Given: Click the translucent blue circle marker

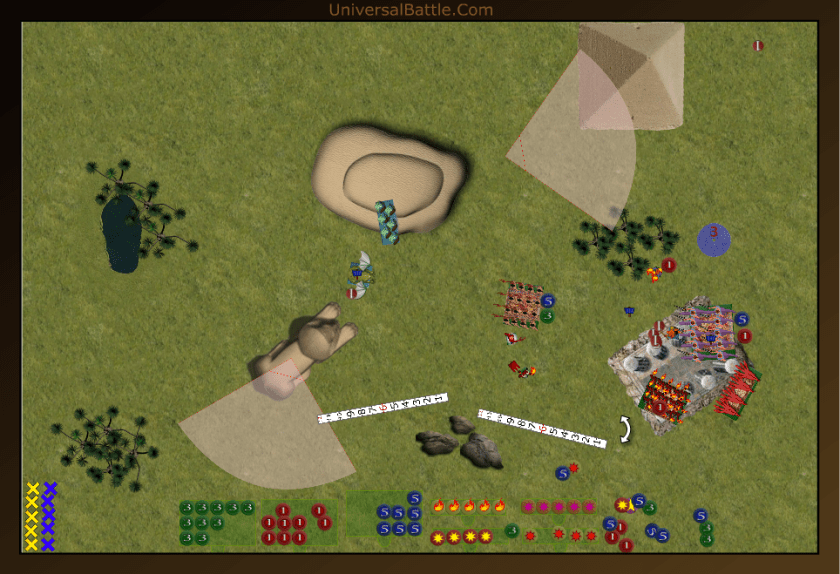Looking at the screenshot, I should tap(714, 240).
